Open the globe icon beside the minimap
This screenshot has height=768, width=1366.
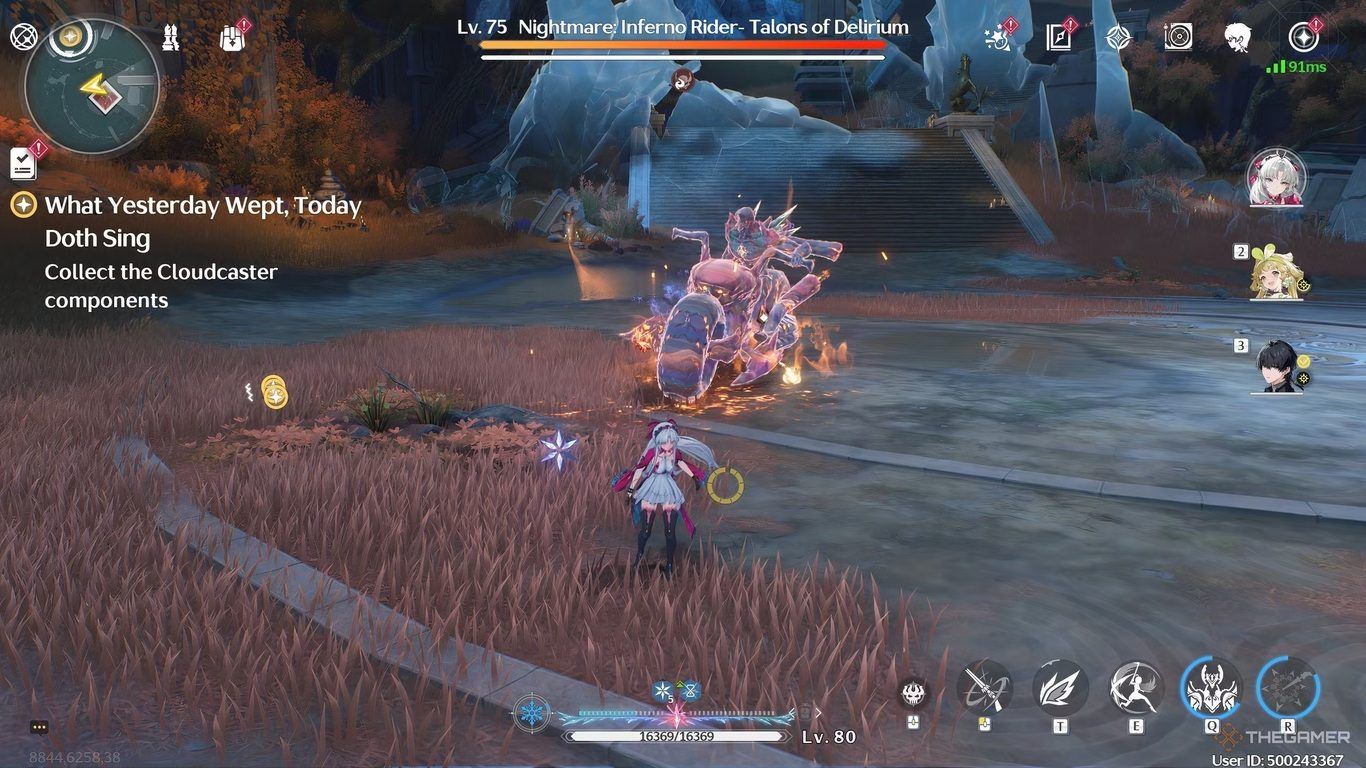22,38
